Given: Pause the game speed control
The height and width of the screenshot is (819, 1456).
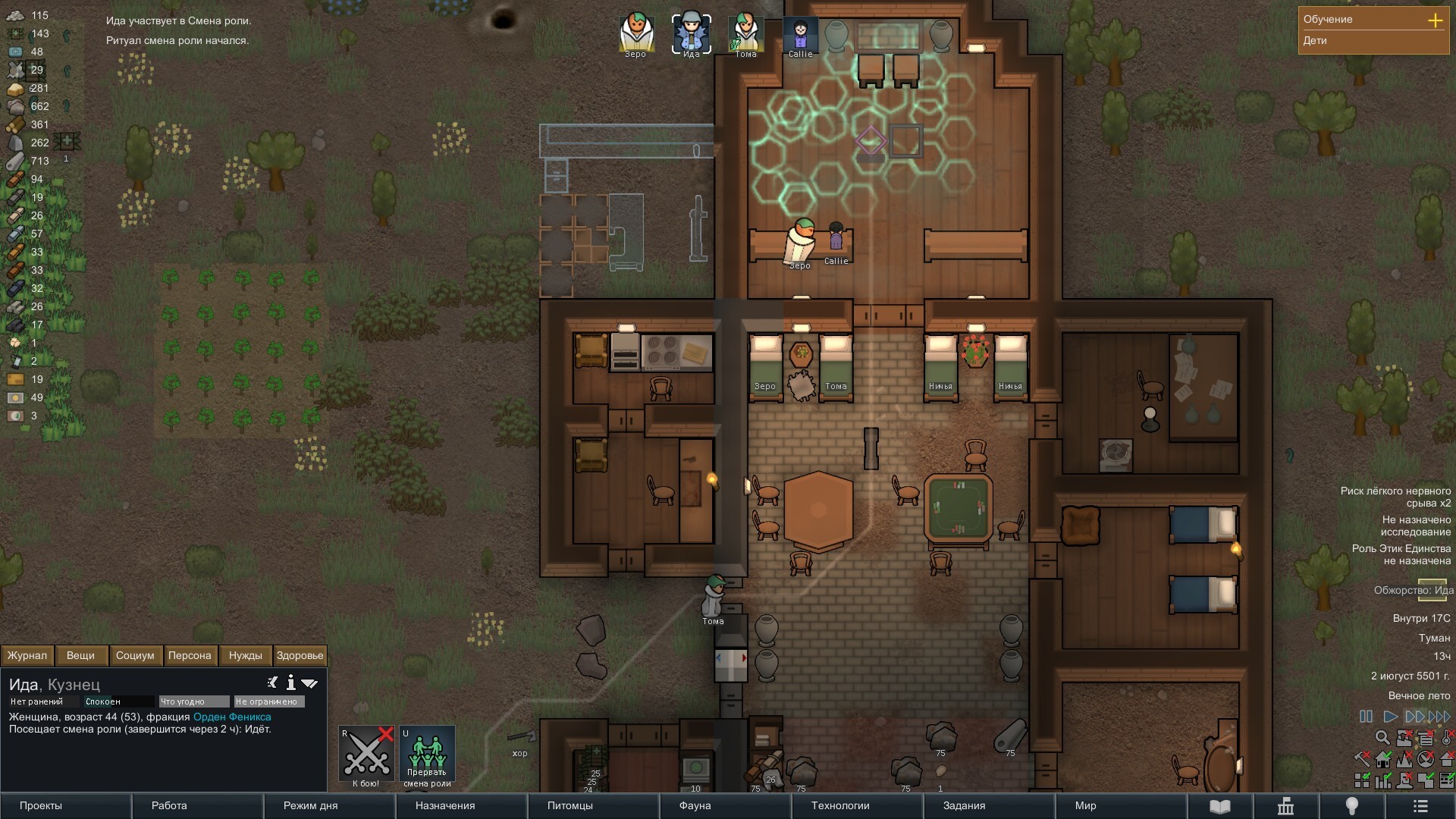Looking at the screenshot, I should pos(1366,717).
